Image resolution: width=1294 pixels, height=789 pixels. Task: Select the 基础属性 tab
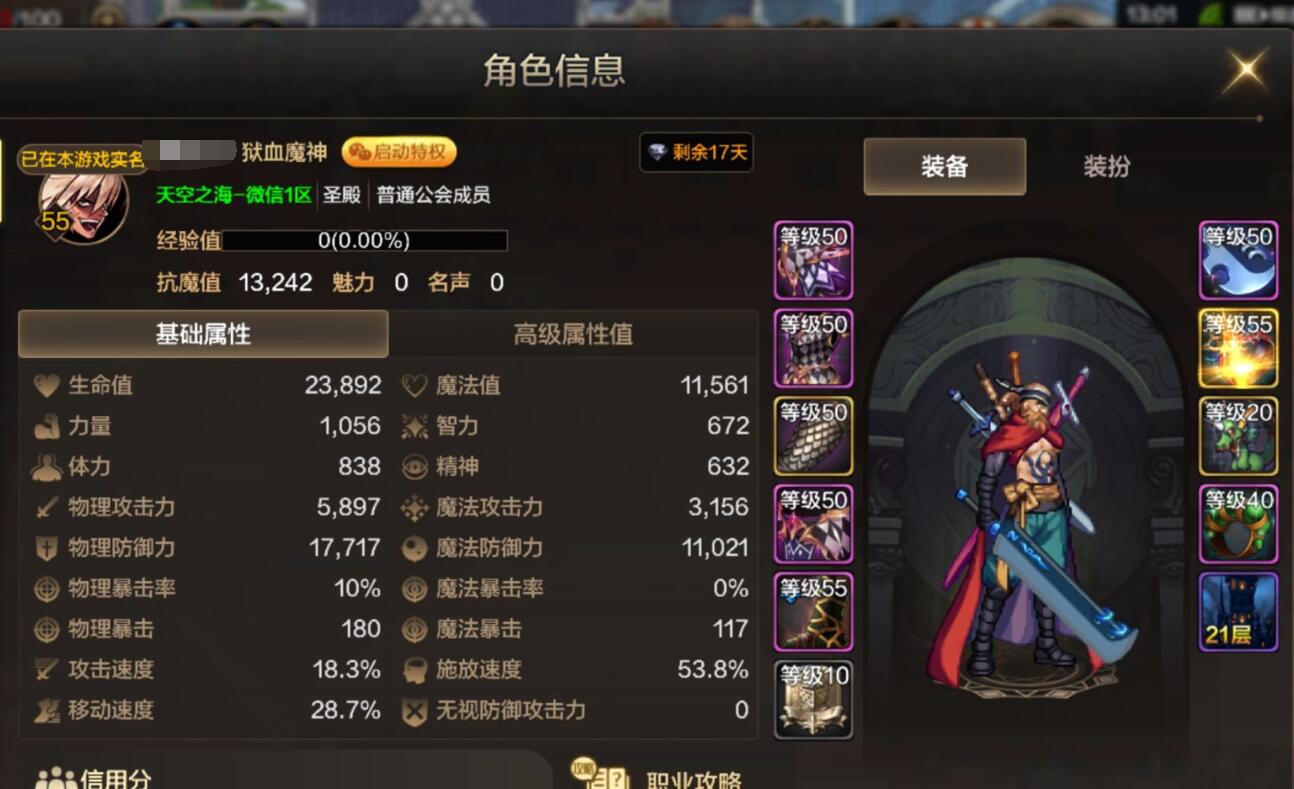(x=203, y=334)
